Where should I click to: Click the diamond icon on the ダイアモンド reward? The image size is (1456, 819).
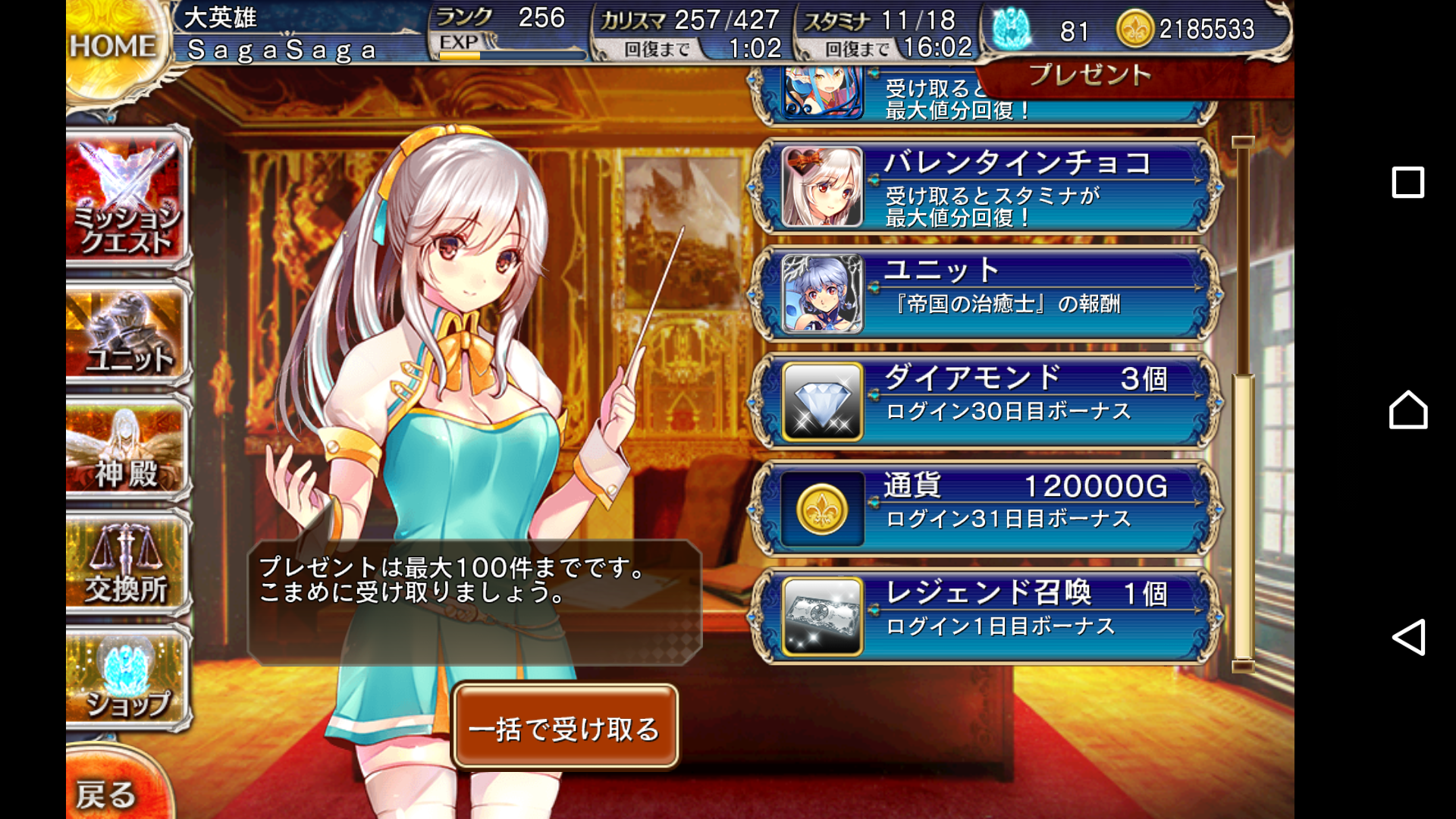click(x=823, y=402)
